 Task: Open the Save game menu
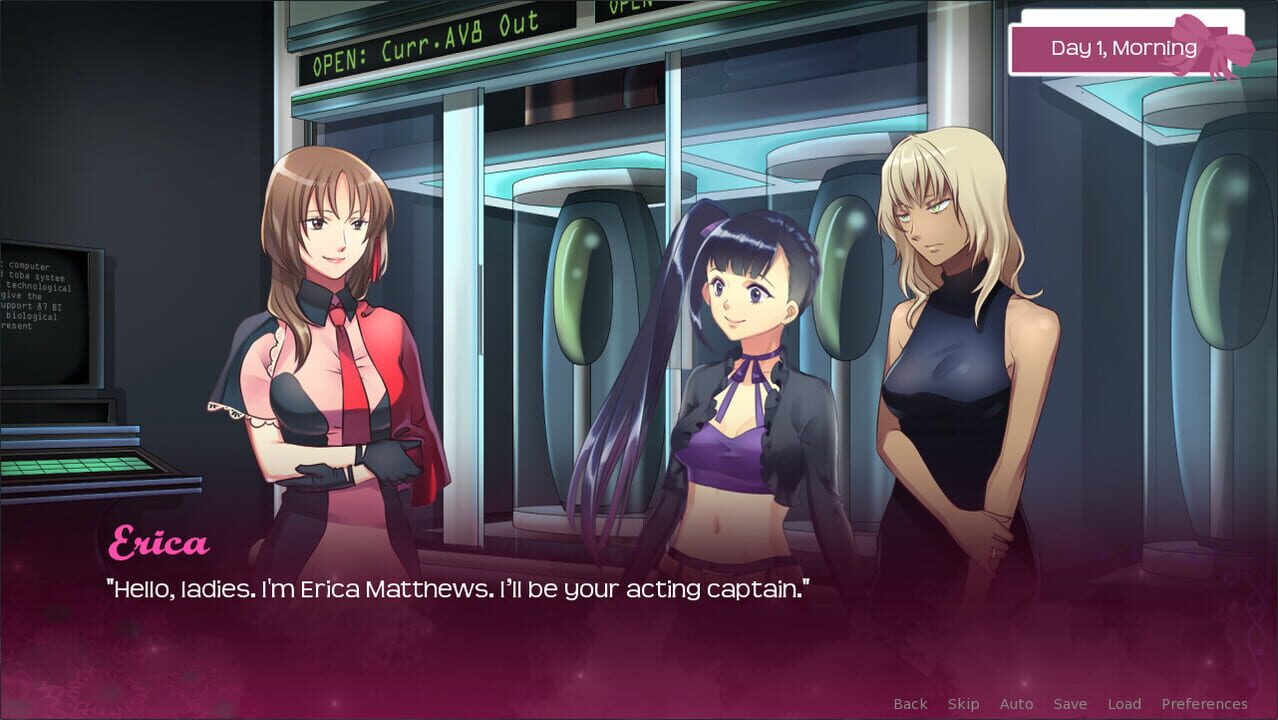pyautogui.click(x=1070, y=704)
